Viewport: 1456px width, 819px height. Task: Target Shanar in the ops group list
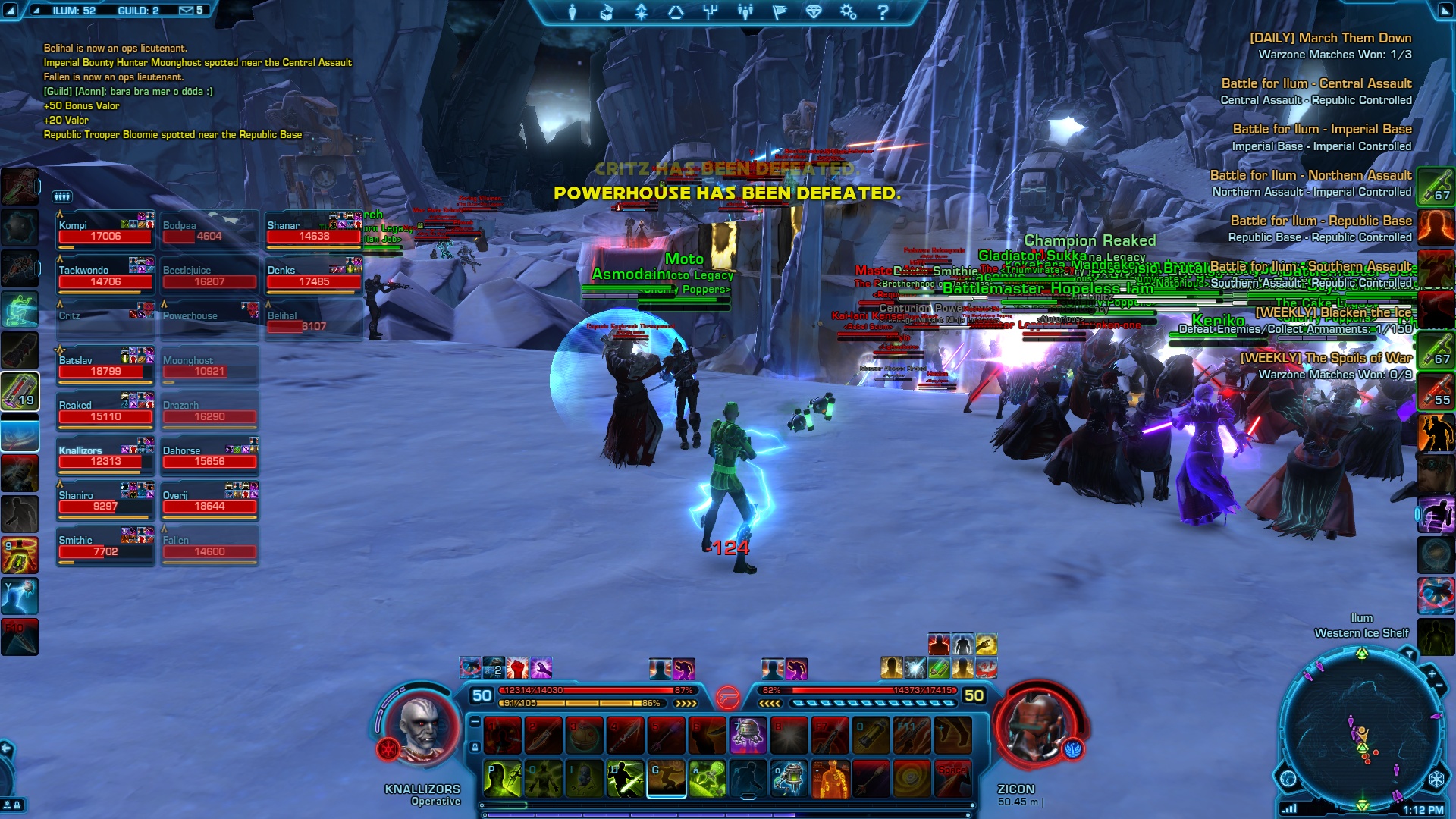point(313,231)
